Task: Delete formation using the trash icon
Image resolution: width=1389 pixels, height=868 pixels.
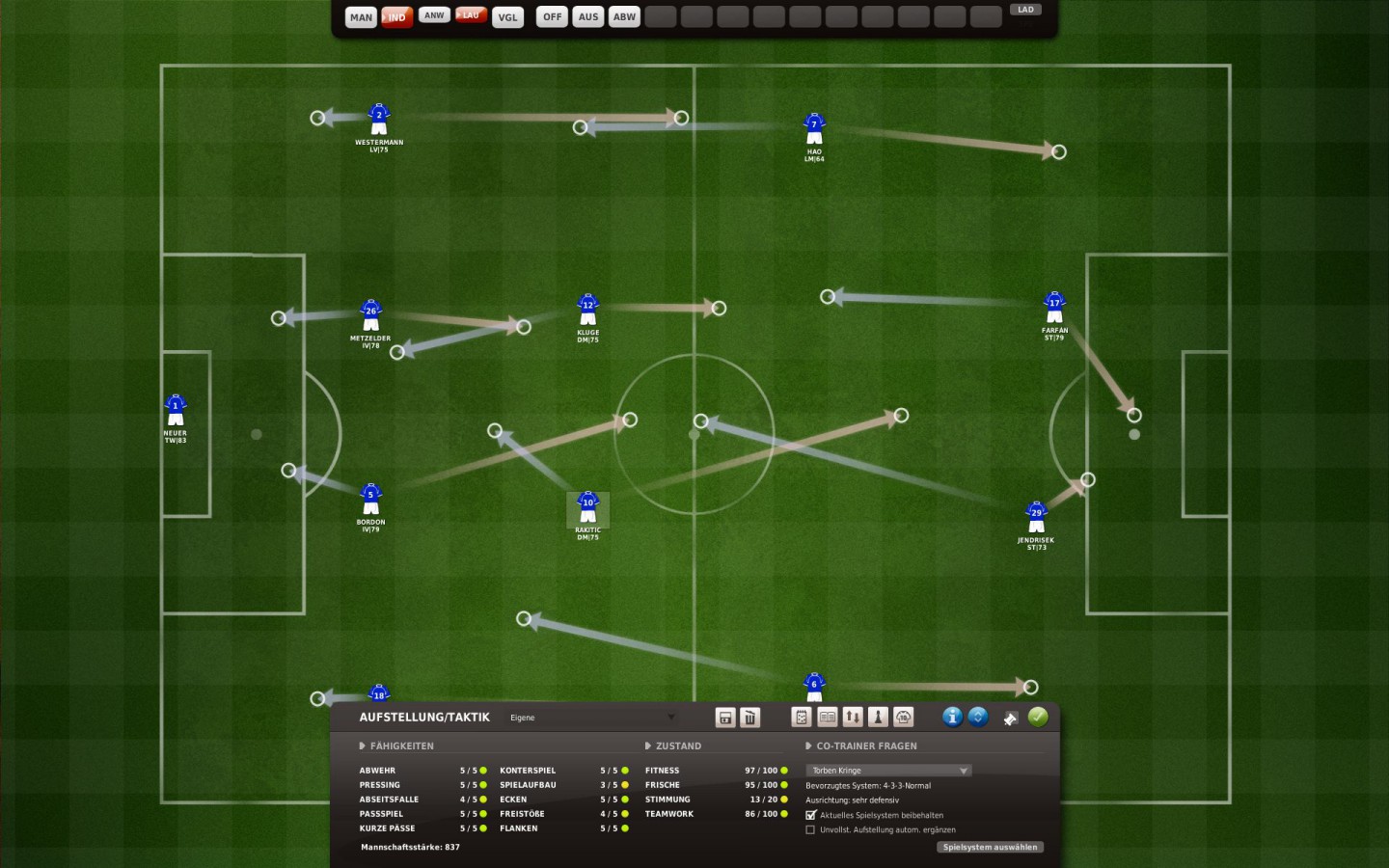Action: click(750, 718)
